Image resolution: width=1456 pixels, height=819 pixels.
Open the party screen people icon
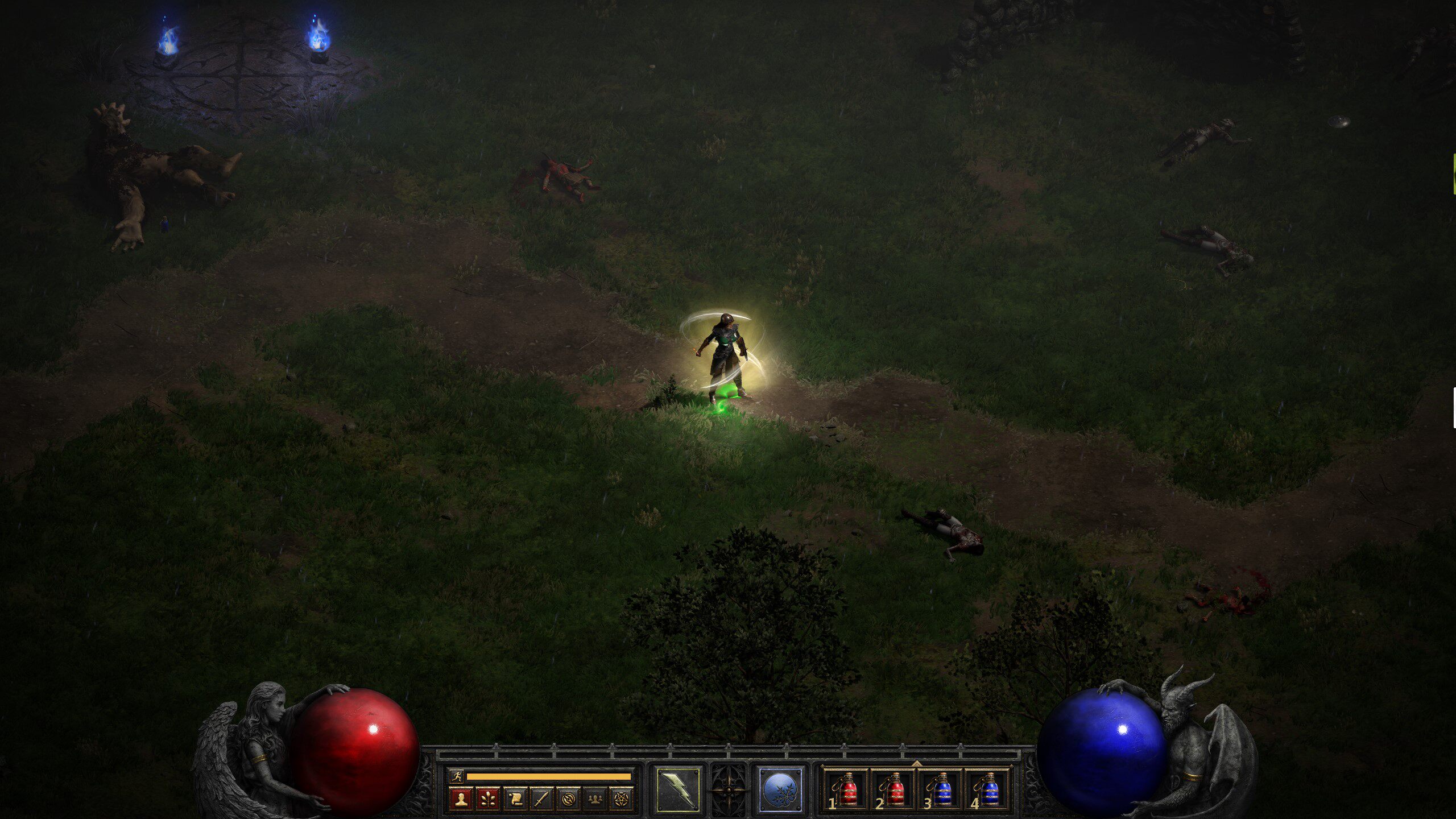pyautogui.click(x=595, y=799)
